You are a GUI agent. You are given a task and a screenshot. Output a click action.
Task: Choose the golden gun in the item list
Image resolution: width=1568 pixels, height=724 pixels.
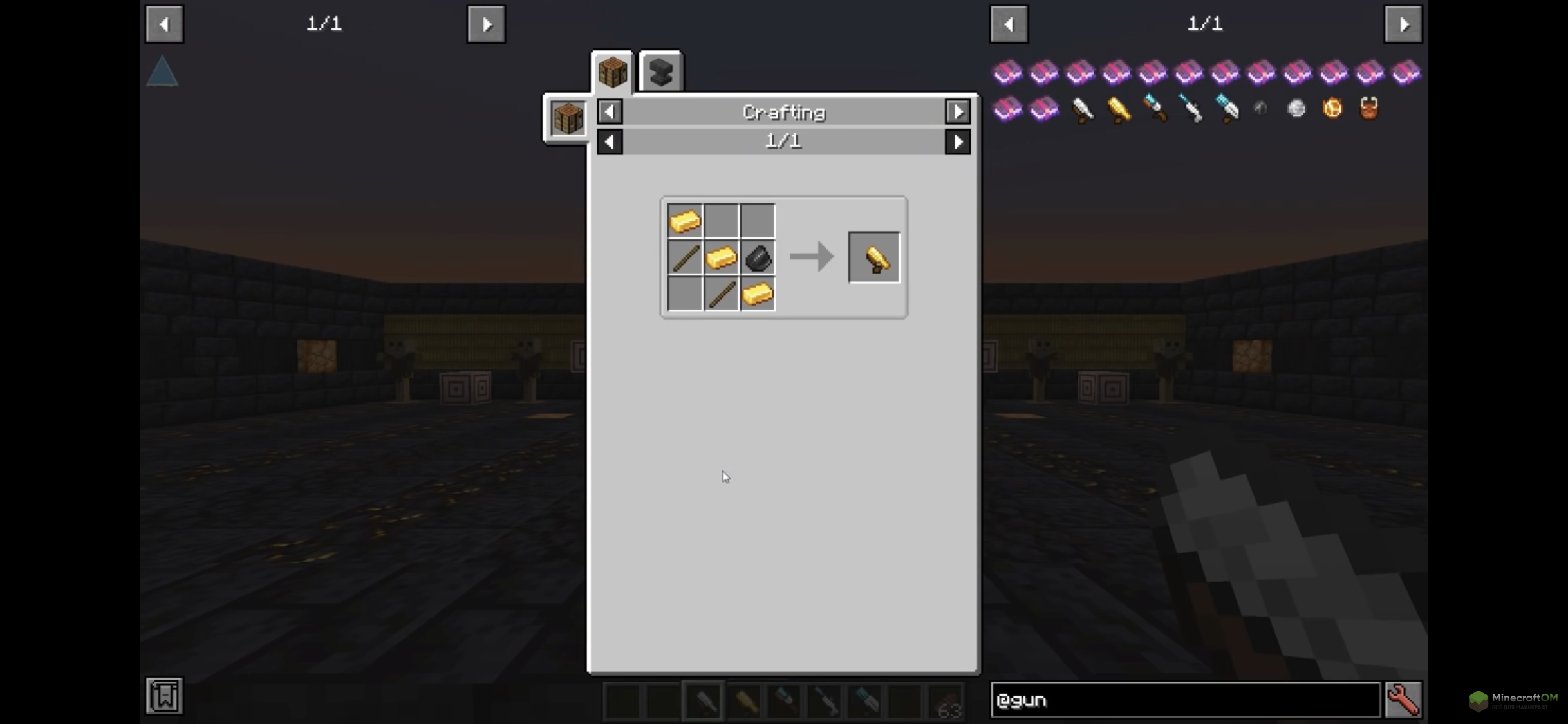(1118, 109)
